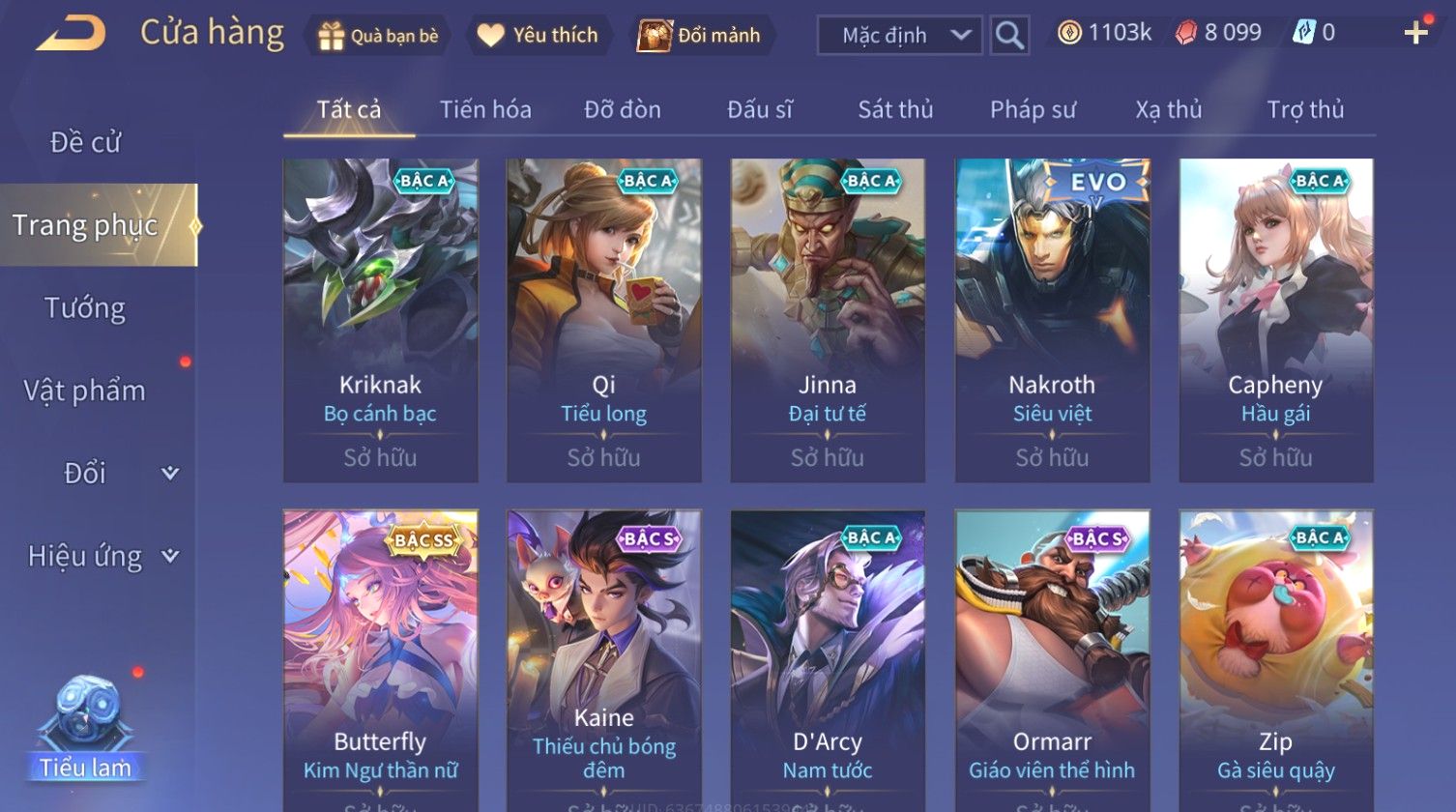Go back using the return arrow
1456x812 pixels.
(x=71, y=34)
